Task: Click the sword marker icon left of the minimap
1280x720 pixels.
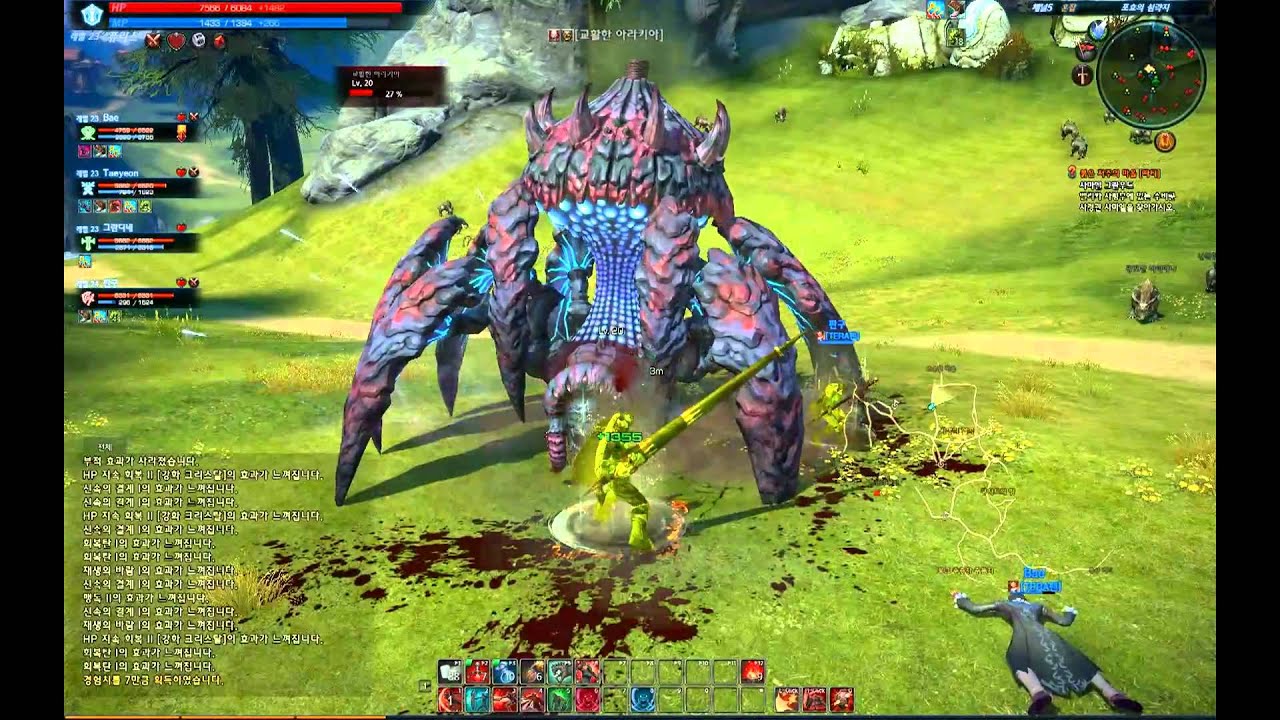Action: tap(1081, 75)
